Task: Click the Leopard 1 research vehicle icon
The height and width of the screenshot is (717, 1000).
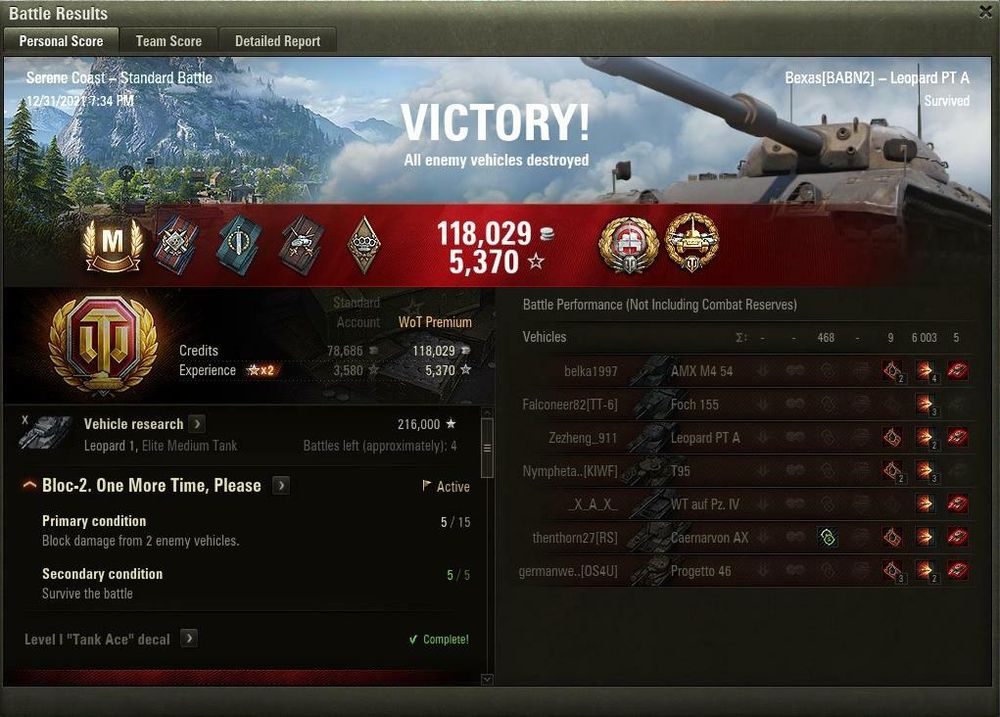Action: pos(46,432)
